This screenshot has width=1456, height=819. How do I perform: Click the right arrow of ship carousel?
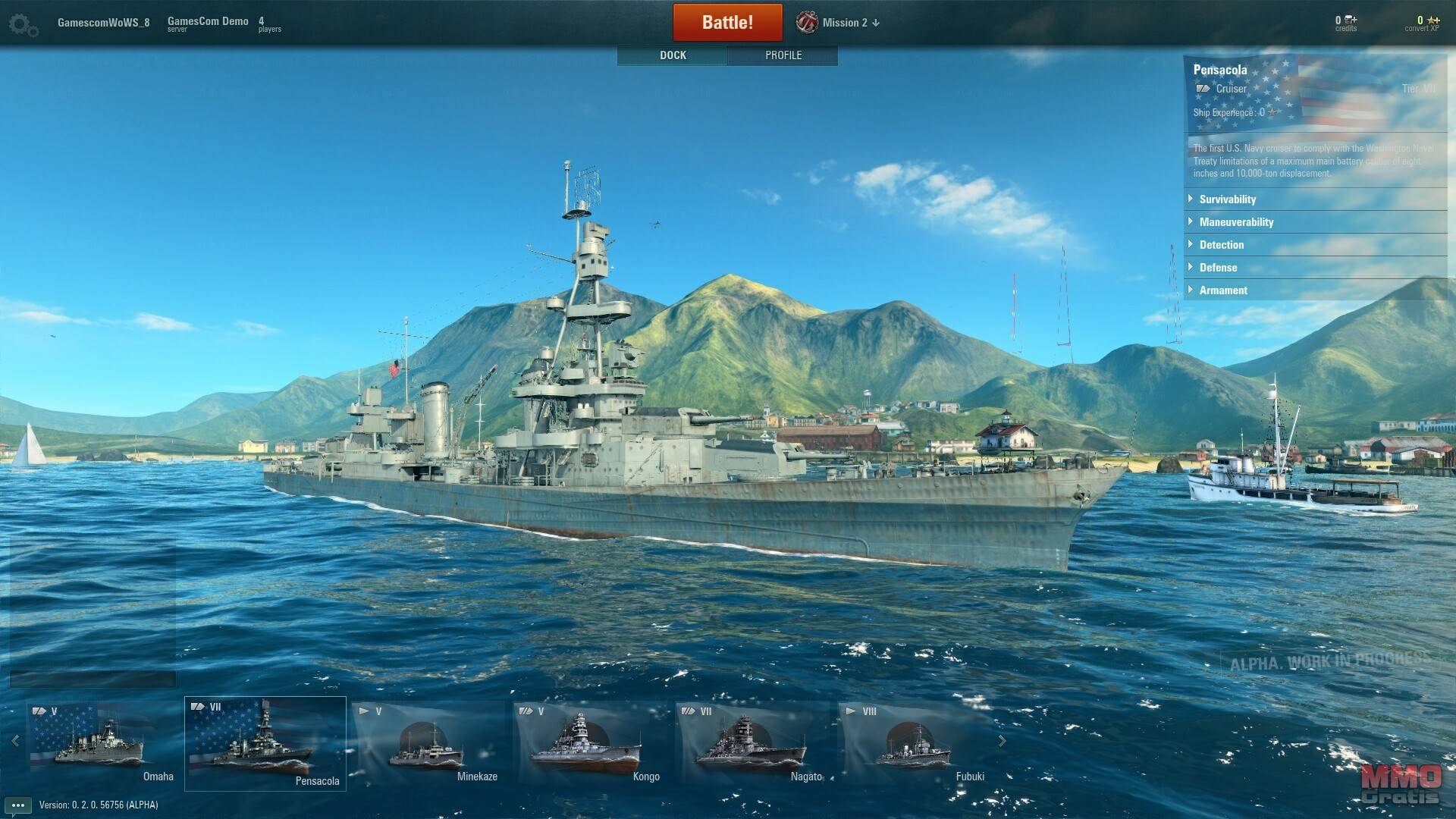(x=1002, y=741)
